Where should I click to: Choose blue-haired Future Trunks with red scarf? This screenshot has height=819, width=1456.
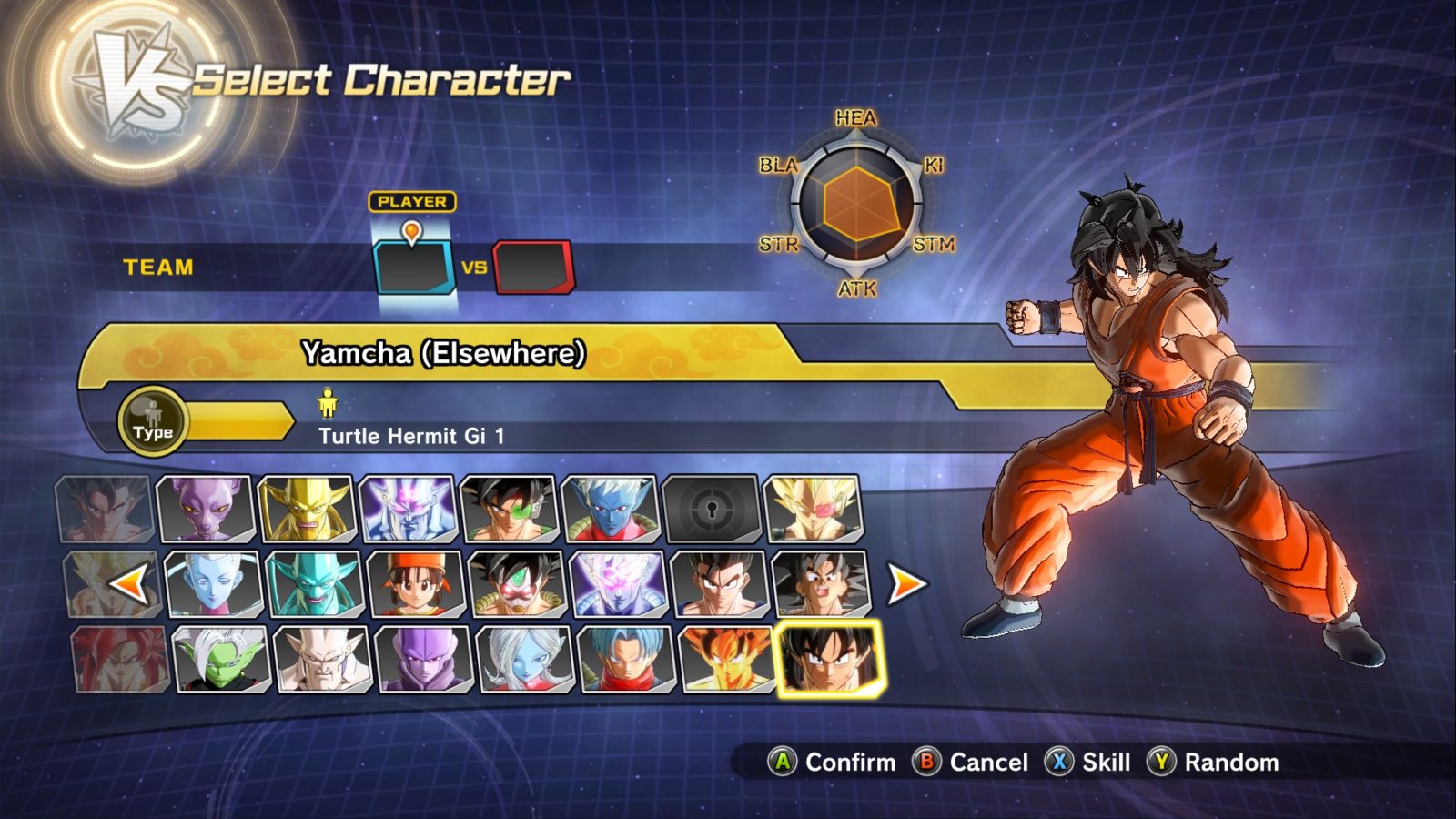pyautogui.click(x=626, y=659)
